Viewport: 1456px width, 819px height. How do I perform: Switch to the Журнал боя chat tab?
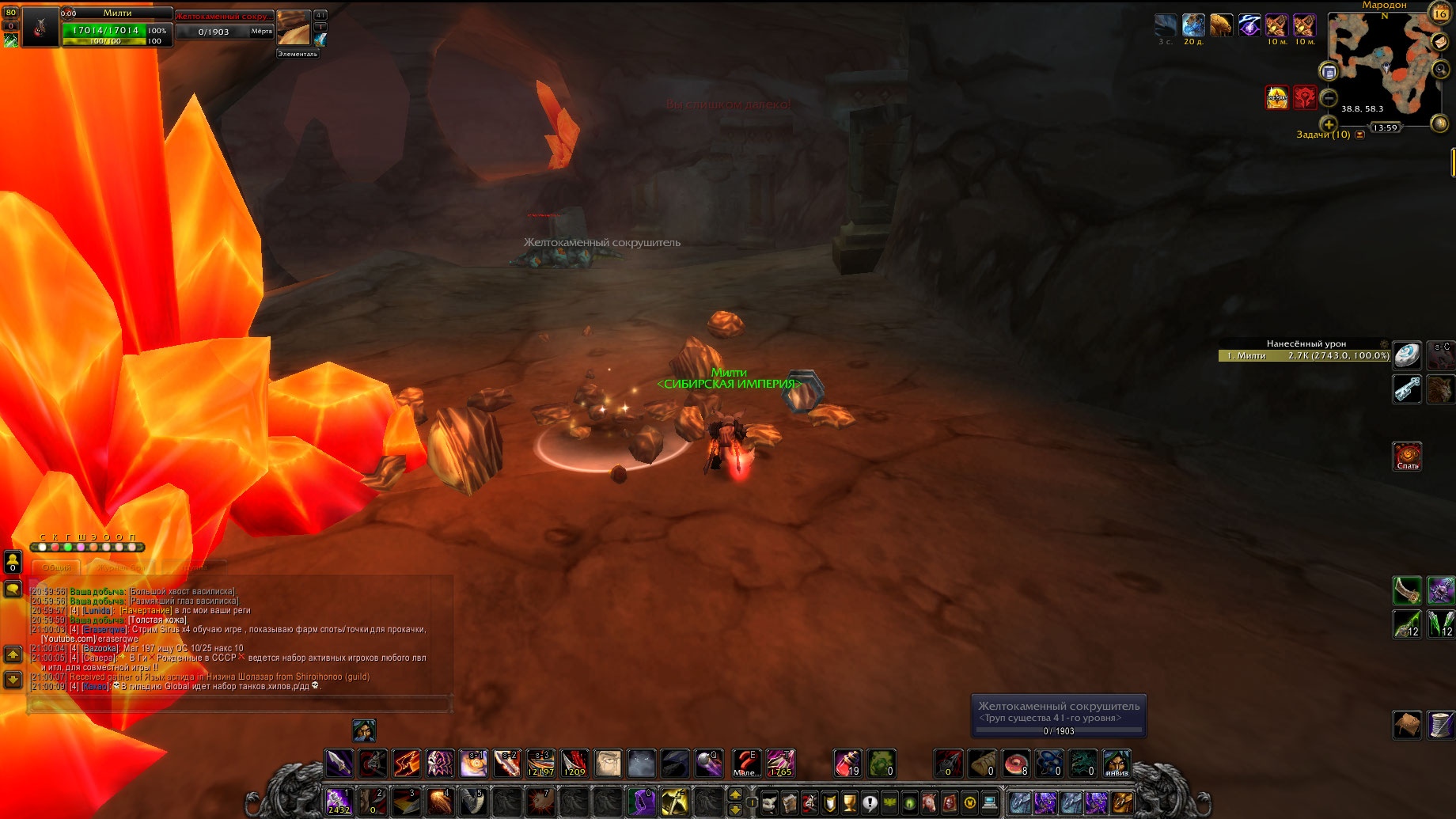[121, 567]
